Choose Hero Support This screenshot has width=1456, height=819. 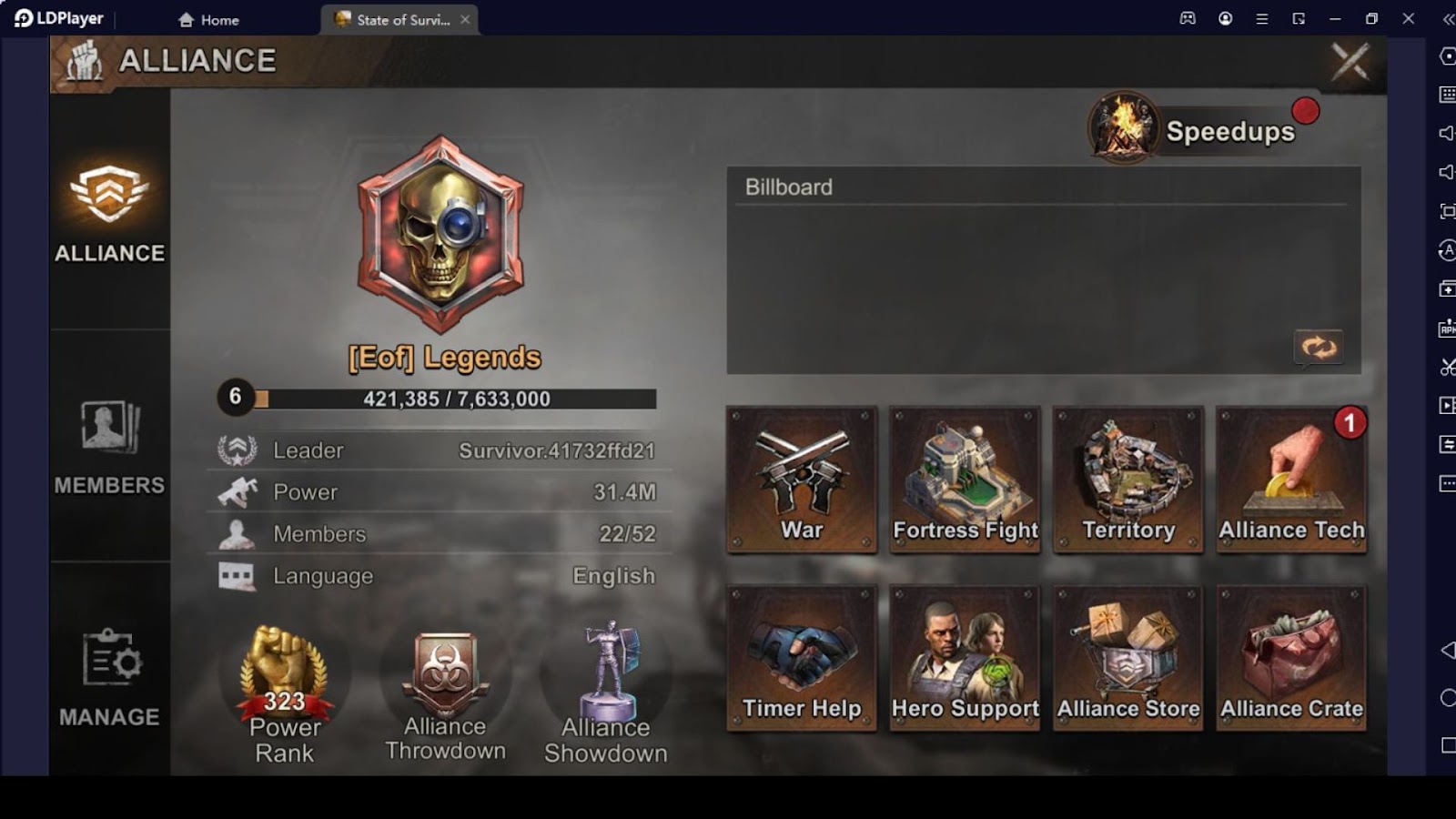click(x=965, y=658)
